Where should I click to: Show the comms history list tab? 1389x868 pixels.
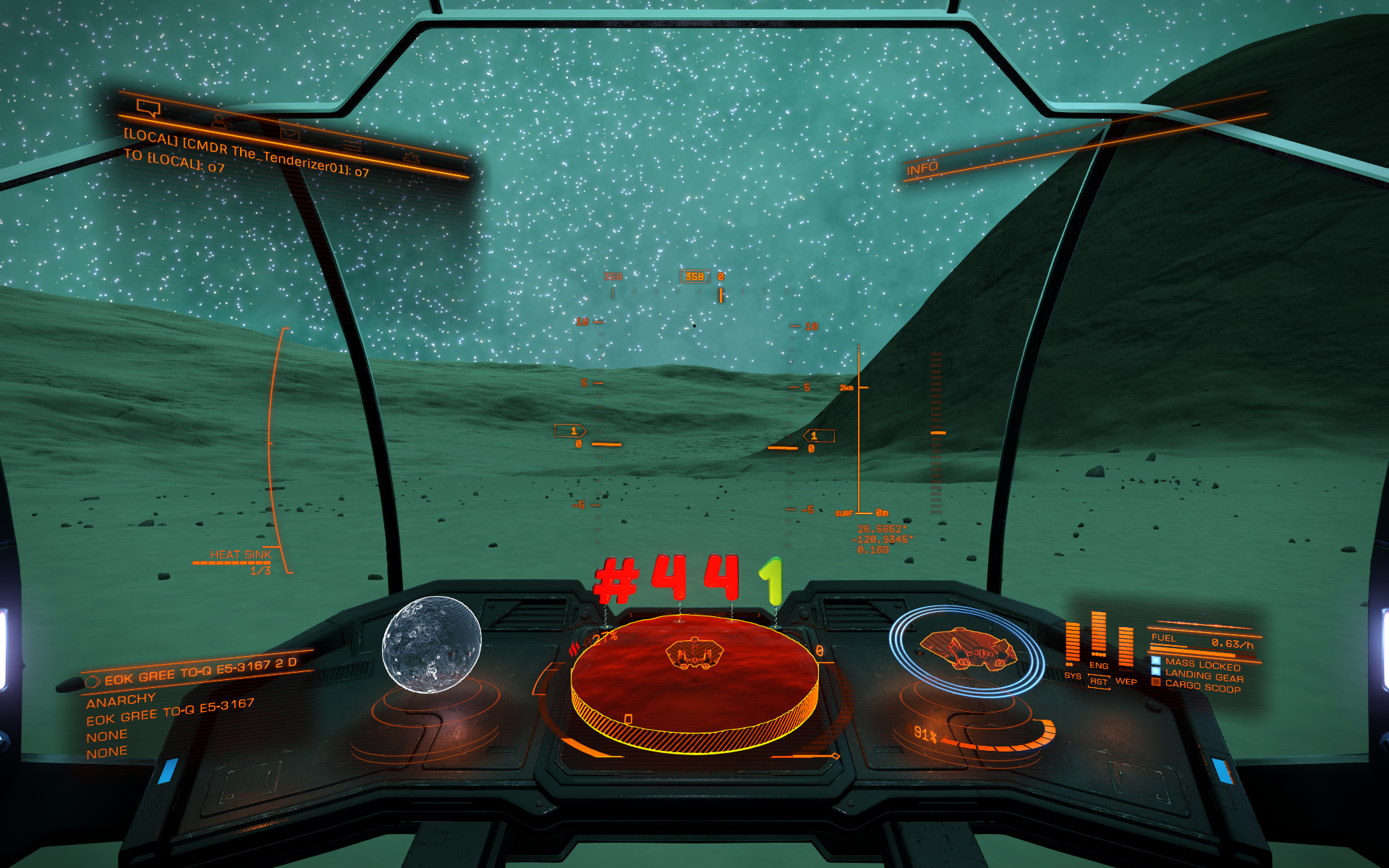tap(352, 145)
